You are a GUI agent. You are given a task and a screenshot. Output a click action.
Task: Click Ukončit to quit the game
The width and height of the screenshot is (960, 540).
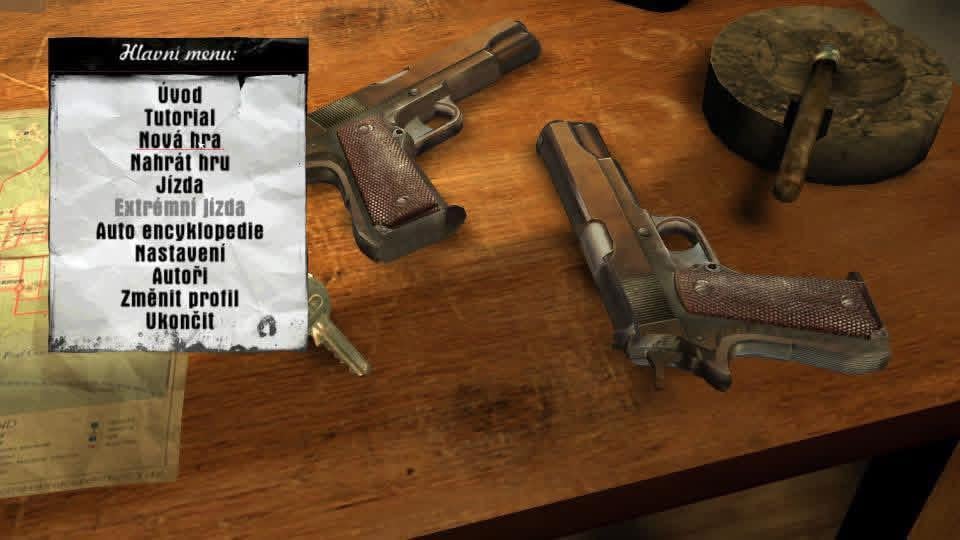click(180, 321)
